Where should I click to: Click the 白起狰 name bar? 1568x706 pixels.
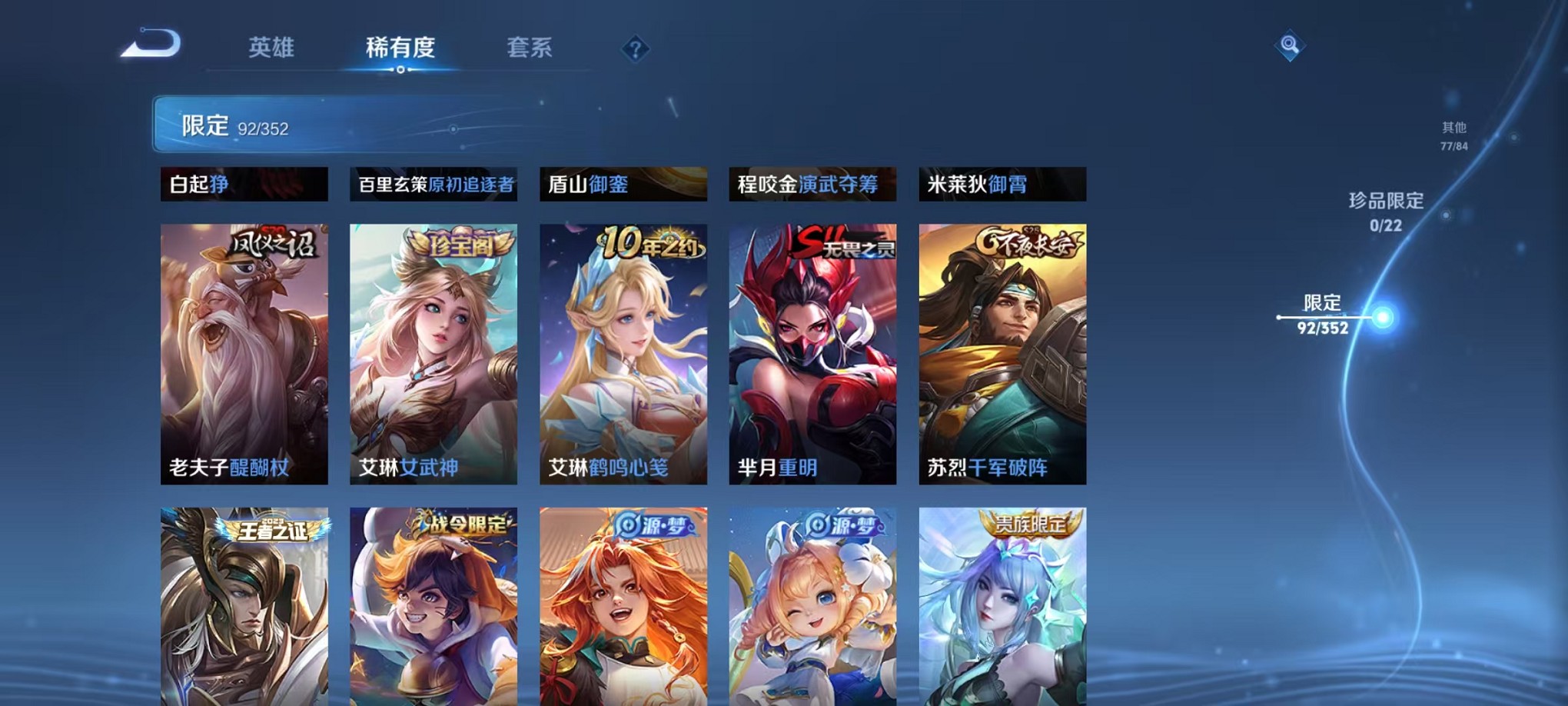click(243, 185)
